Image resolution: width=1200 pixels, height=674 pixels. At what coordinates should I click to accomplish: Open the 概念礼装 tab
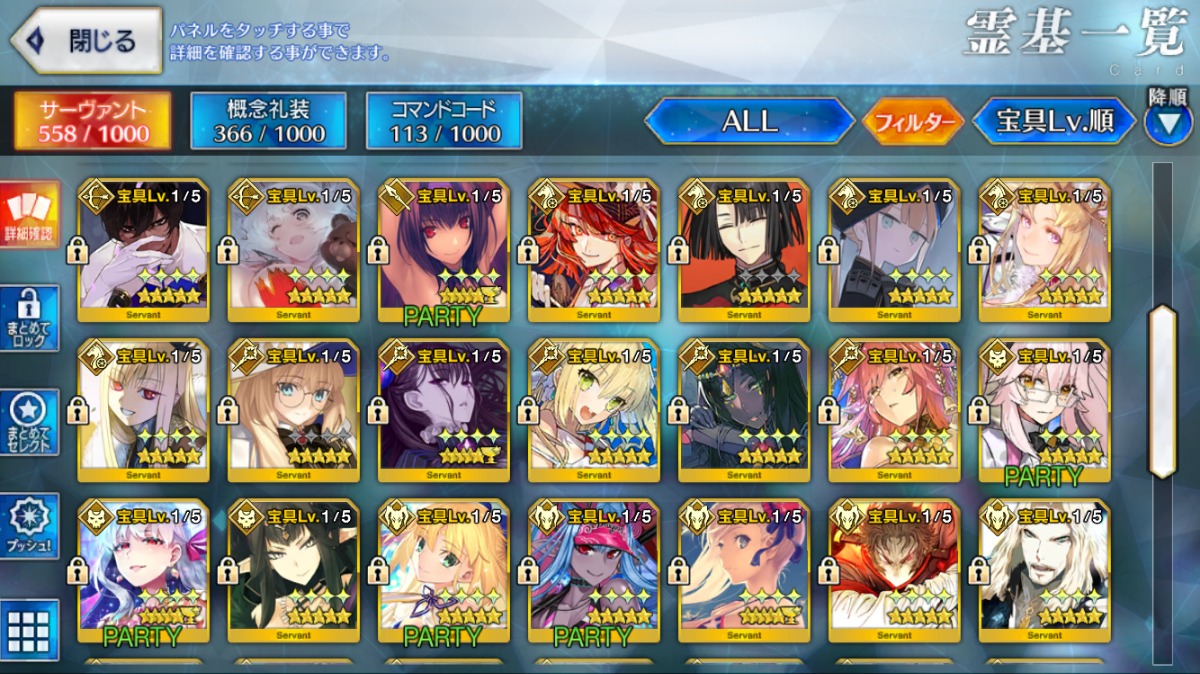268,121
